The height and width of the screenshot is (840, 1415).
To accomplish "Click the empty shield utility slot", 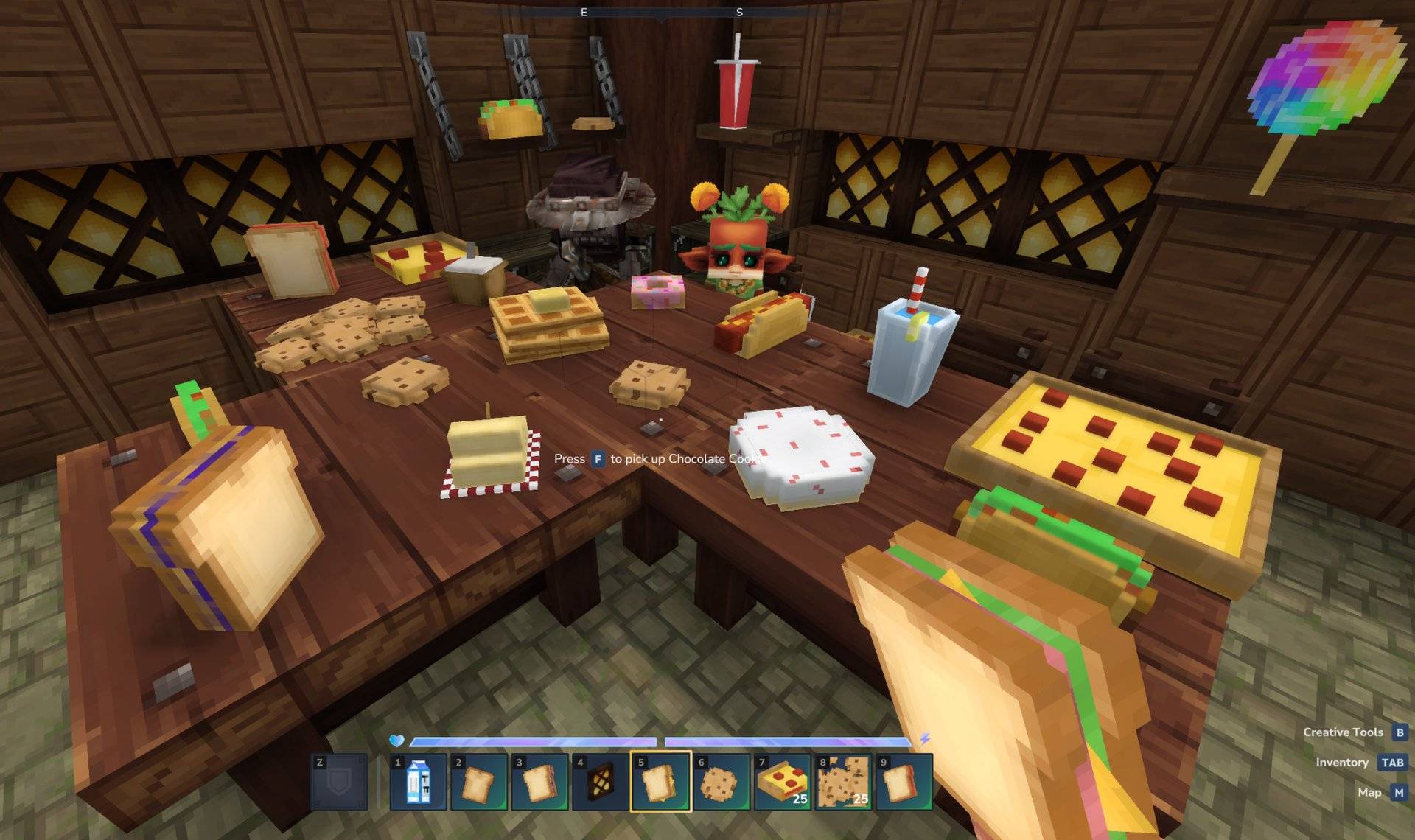I will coord(339,782).
